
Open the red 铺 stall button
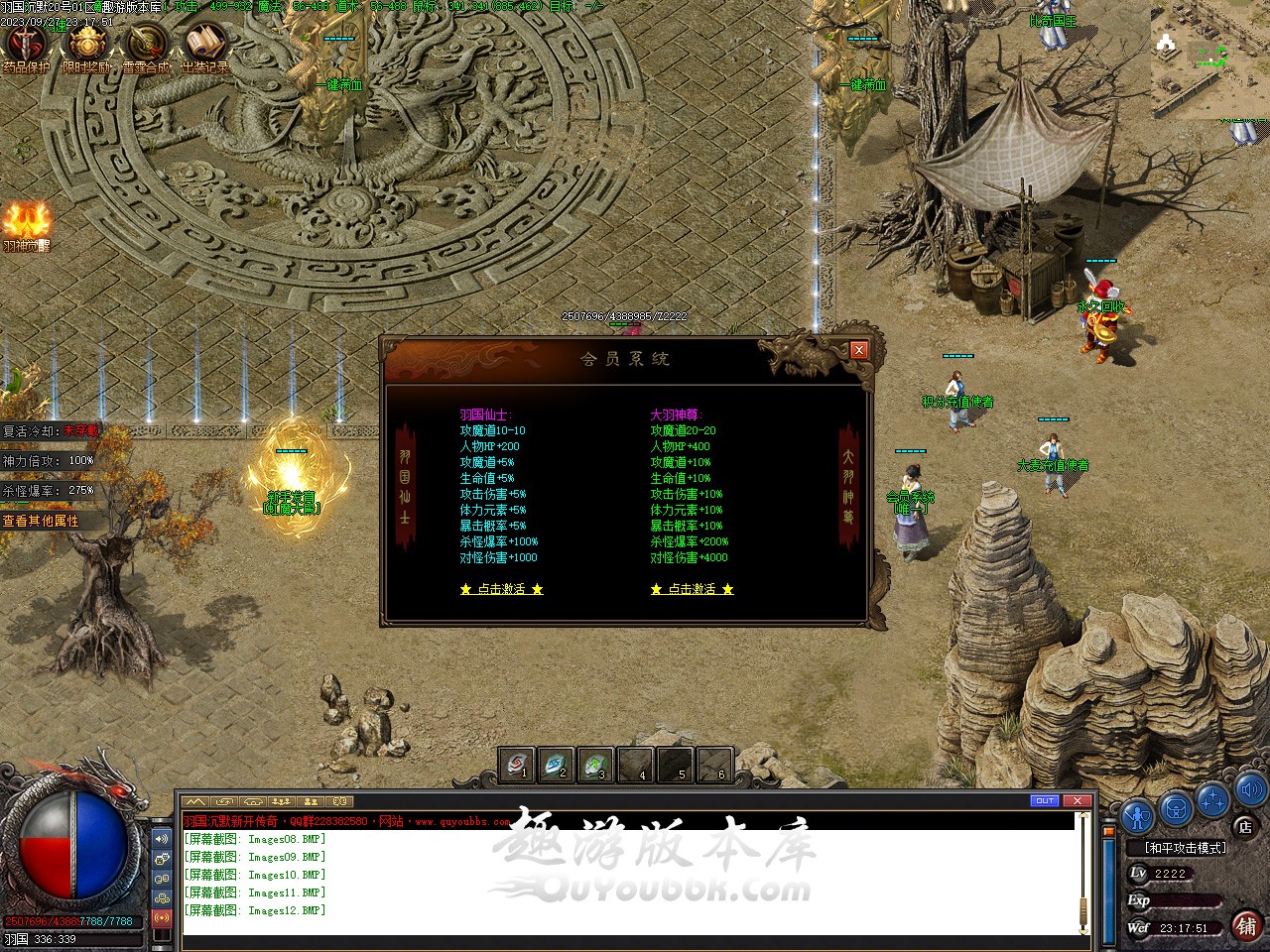click(1245, 925)
